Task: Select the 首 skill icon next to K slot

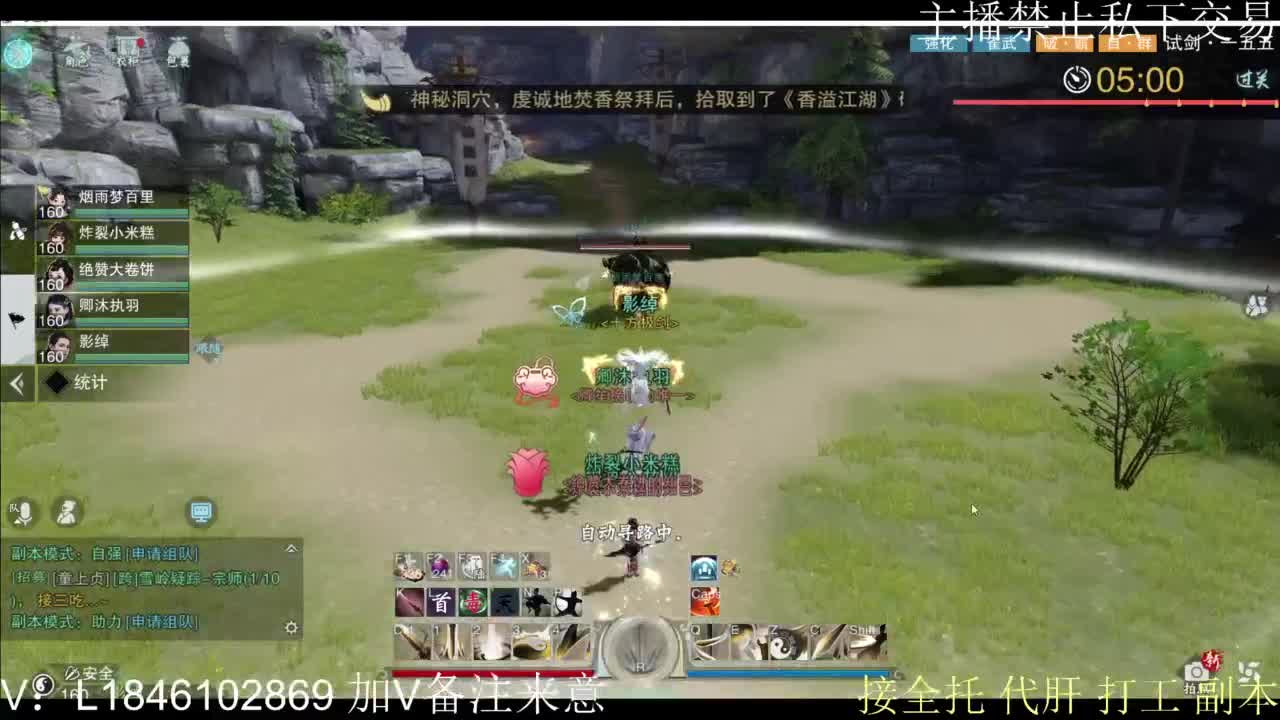Action: [441, 601]
